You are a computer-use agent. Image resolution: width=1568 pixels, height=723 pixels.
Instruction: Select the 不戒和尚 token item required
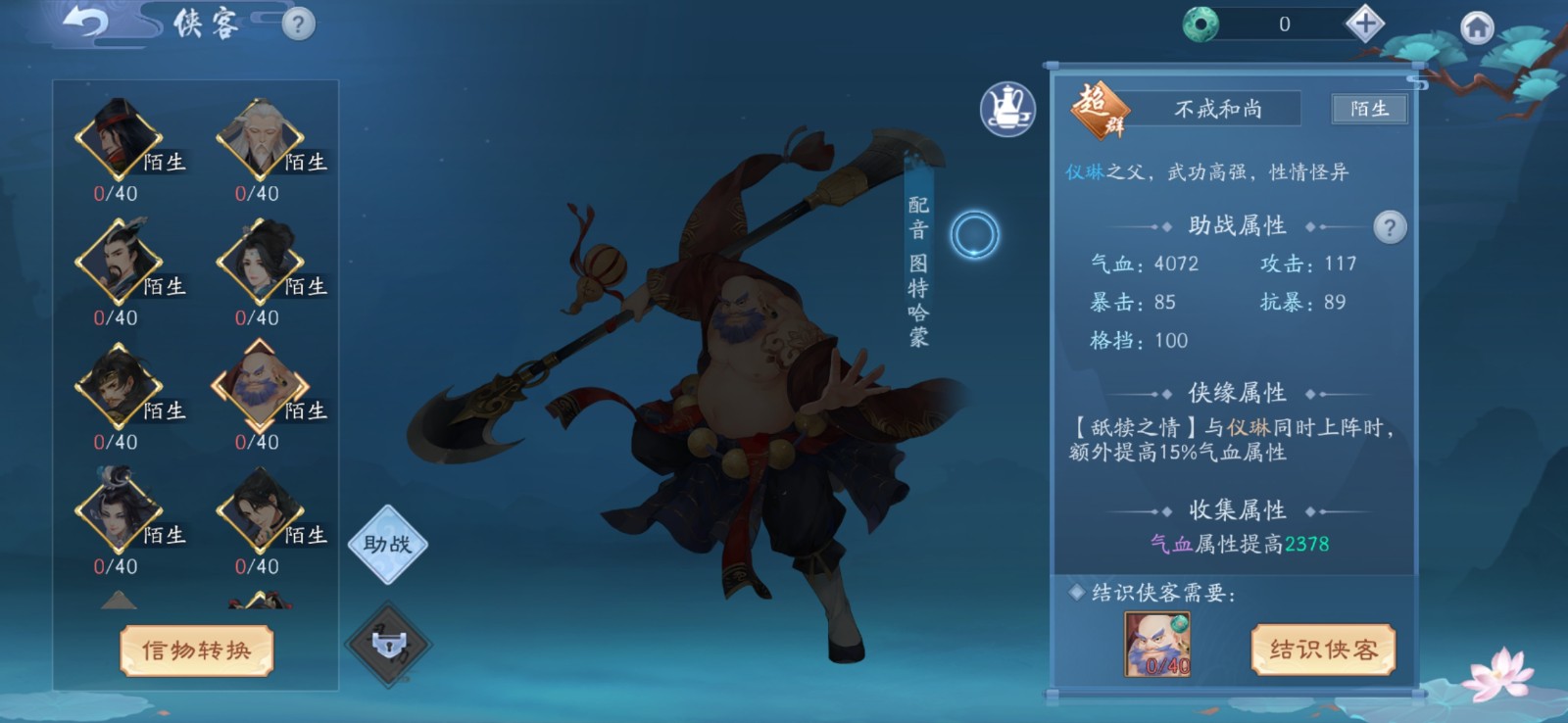click(1157, 644)
